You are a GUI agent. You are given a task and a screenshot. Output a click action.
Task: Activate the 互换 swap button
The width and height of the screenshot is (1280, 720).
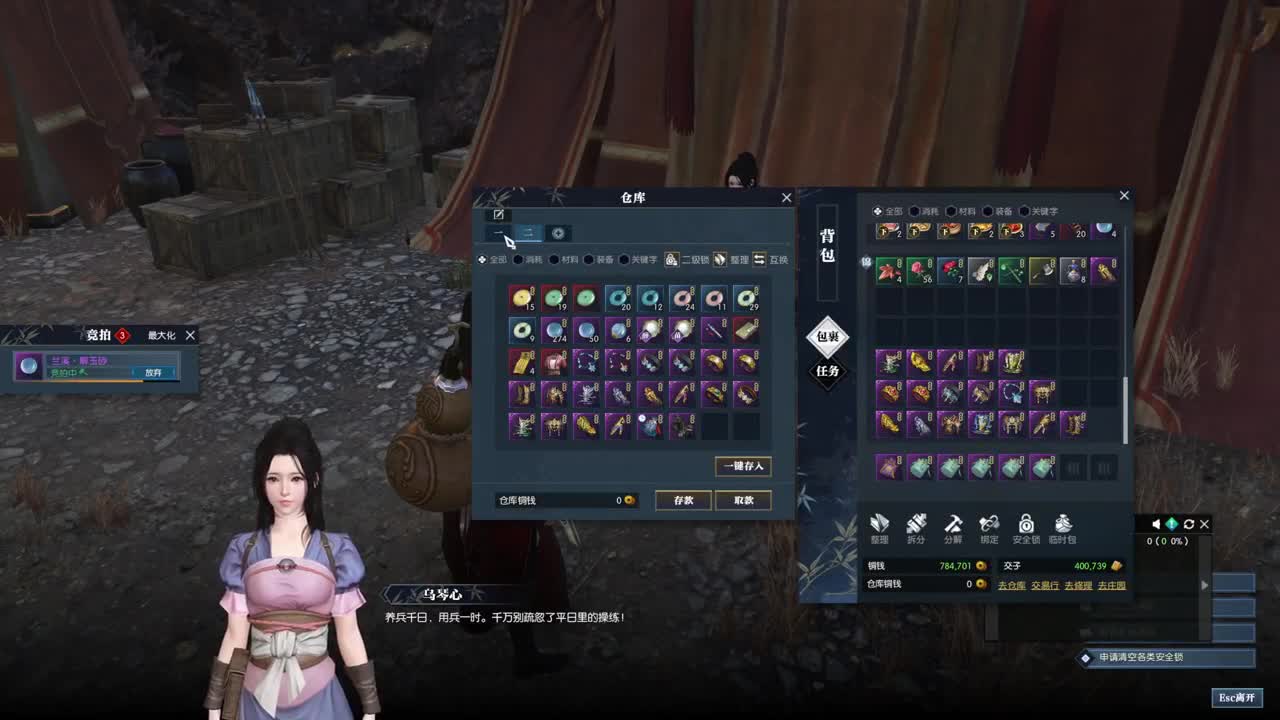coord(770,260)
